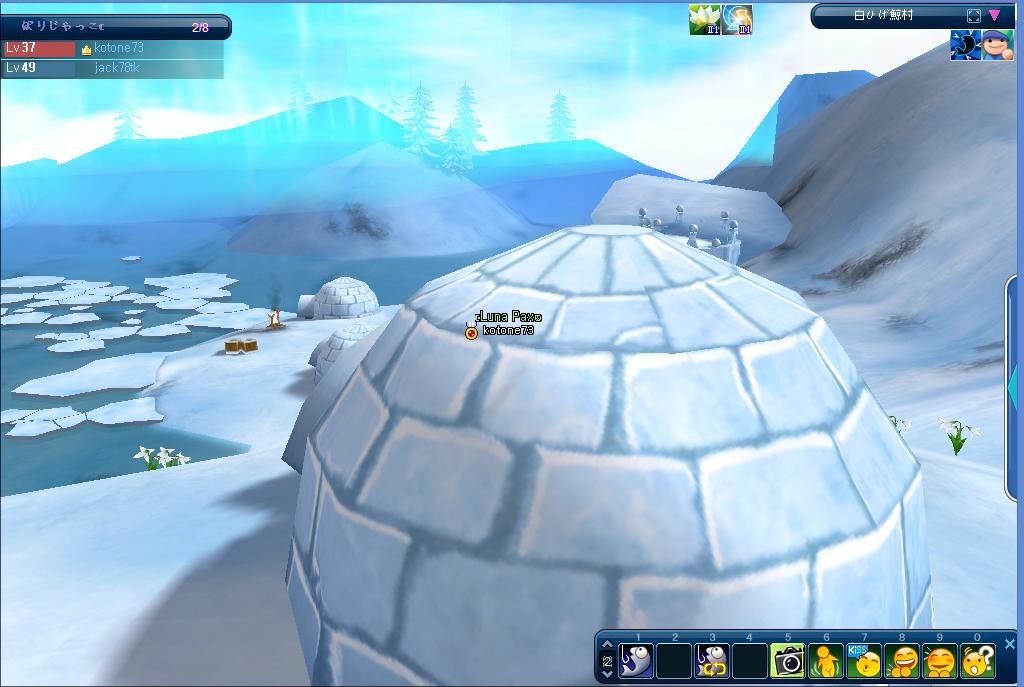Click the crescent moon icon
Image resolution: width=1024 pixels, height=687 pixels.
pos(965,45)
